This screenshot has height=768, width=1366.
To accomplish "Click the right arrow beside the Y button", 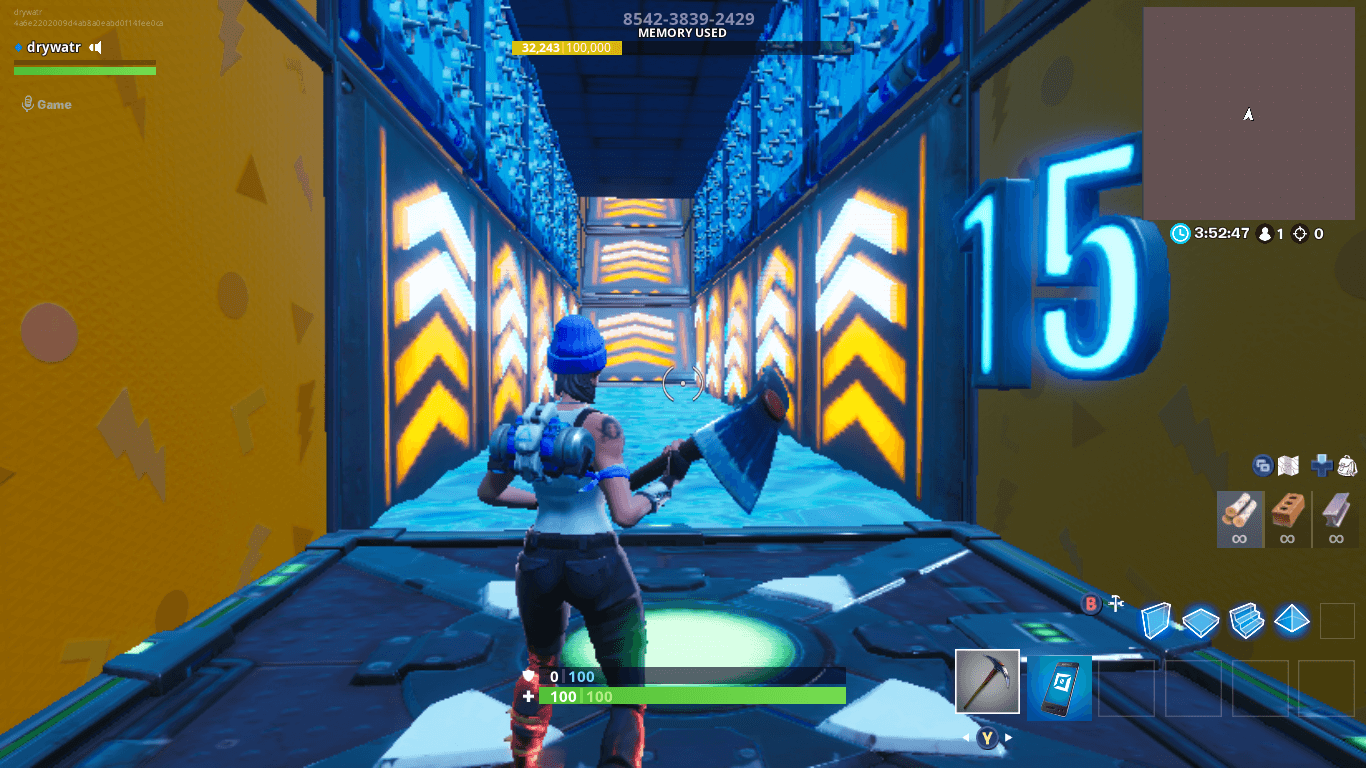I will click(1008, 737).
